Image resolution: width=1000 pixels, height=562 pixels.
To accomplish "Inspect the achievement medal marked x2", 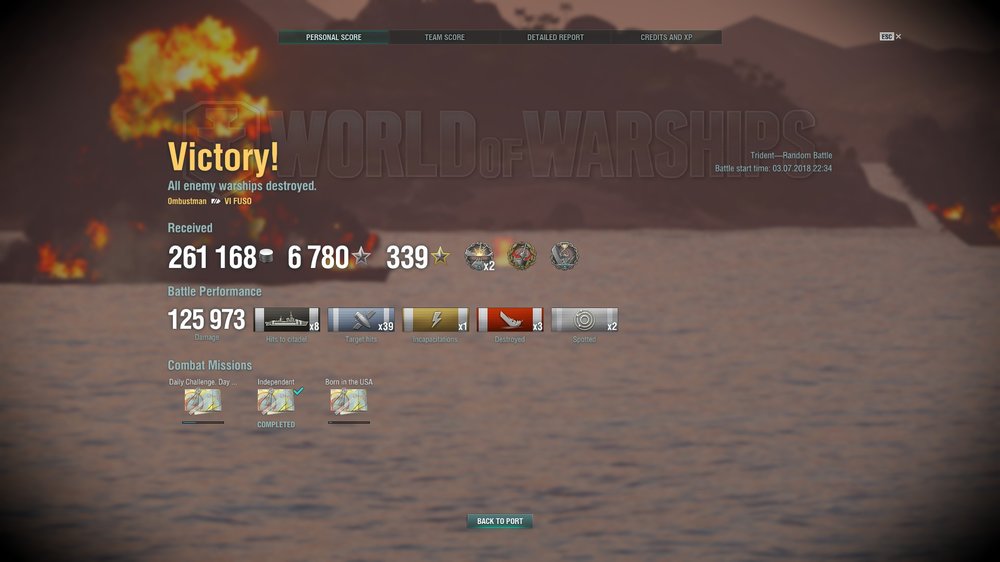I will click(479, 257).
